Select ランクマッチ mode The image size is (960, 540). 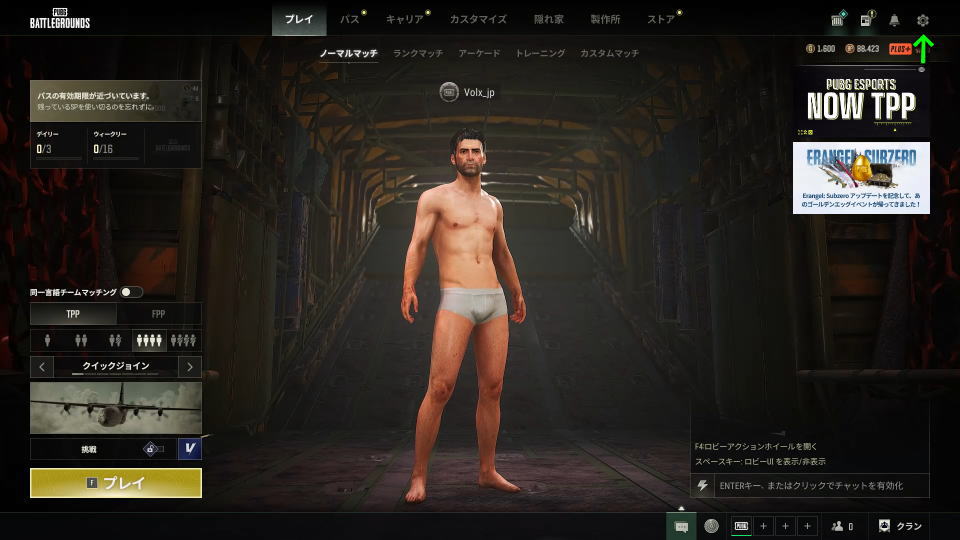[418, 53]
